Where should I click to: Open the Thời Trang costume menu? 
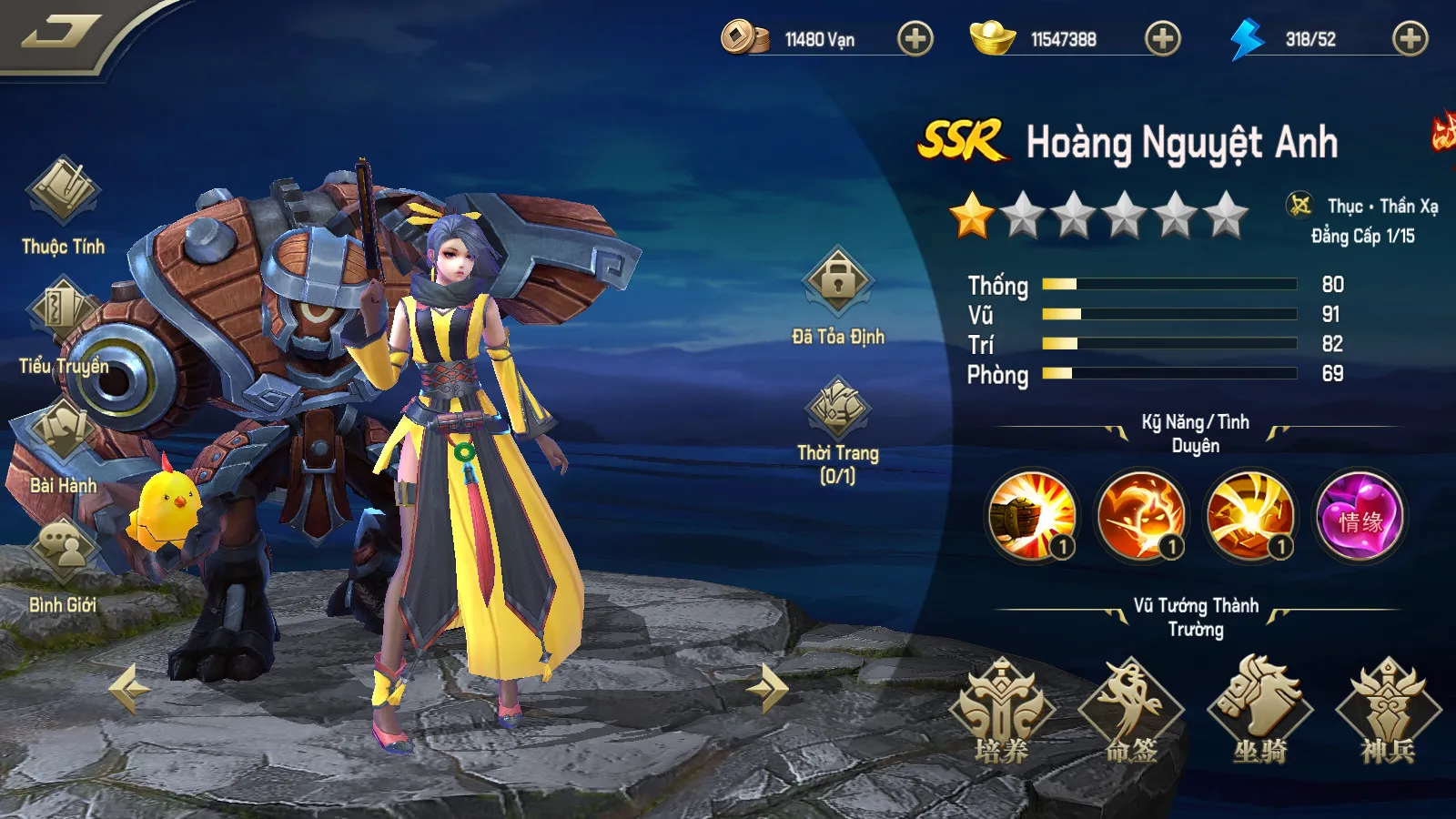coord(837,408)
